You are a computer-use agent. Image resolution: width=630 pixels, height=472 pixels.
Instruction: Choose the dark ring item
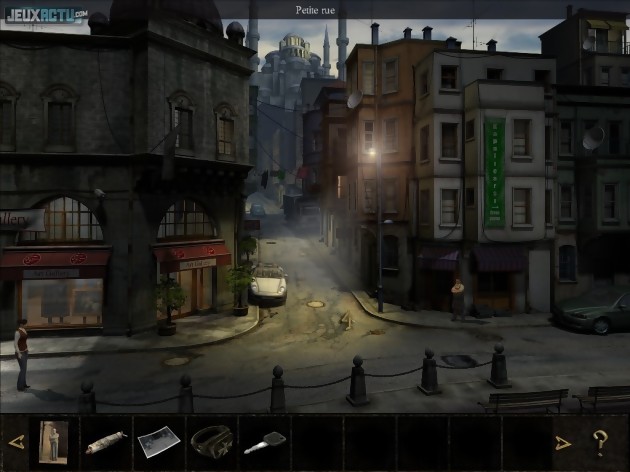[210, 440]
